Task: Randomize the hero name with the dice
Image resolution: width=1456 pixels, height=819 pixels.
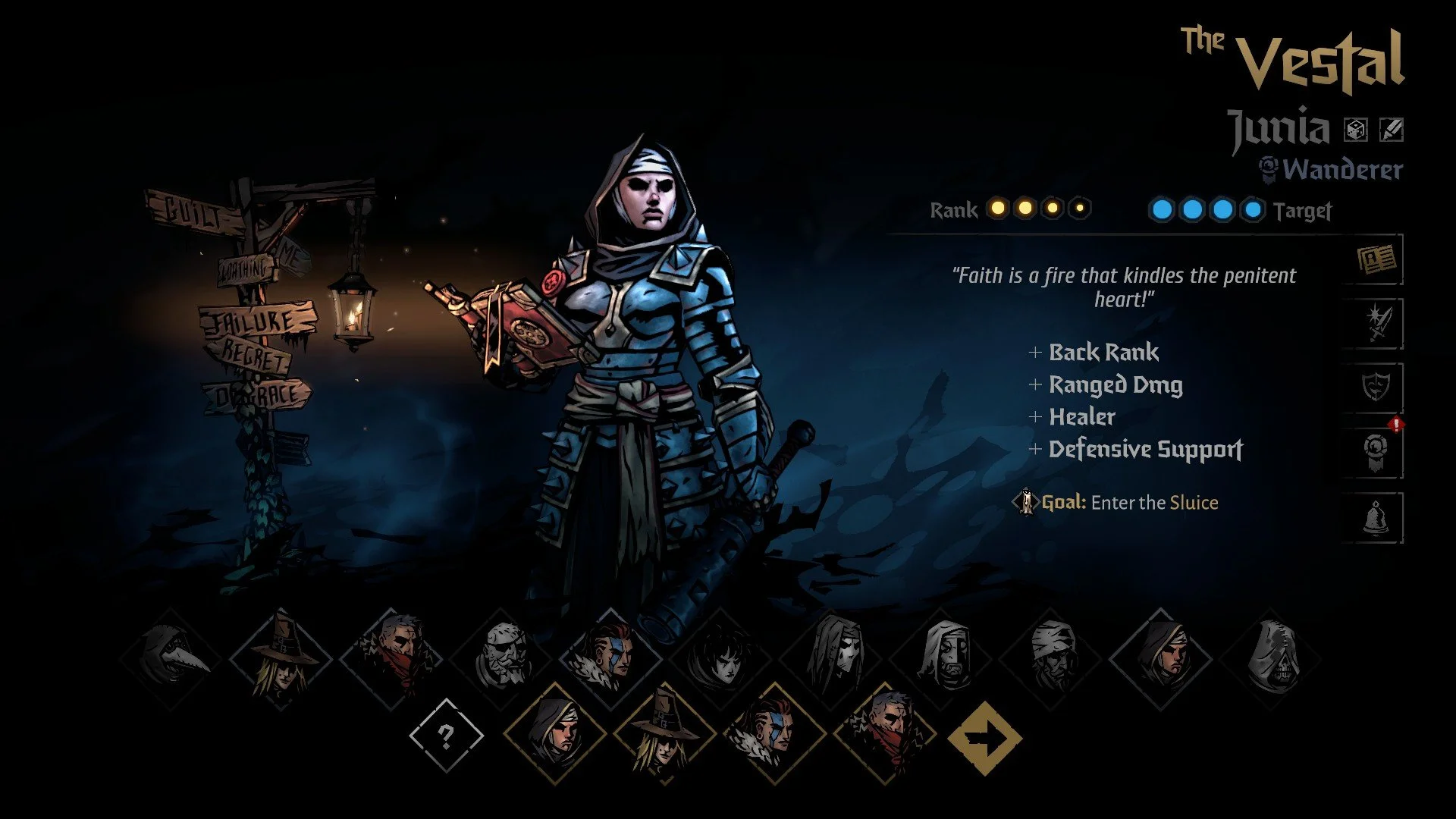Action: point(1356,130)
